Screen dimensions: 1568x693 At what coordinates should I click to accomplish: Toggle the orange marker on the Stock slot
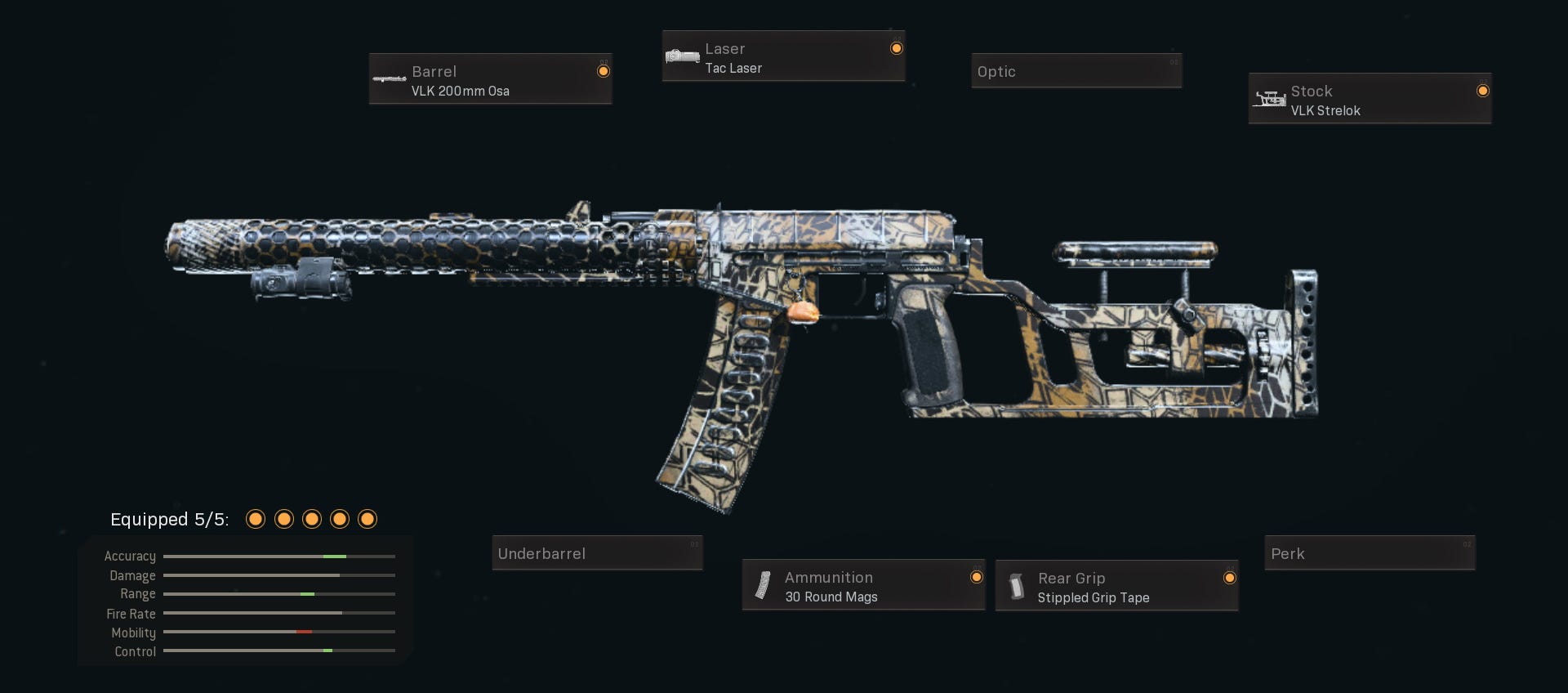pyautogui.click(x=1483, y=92)
